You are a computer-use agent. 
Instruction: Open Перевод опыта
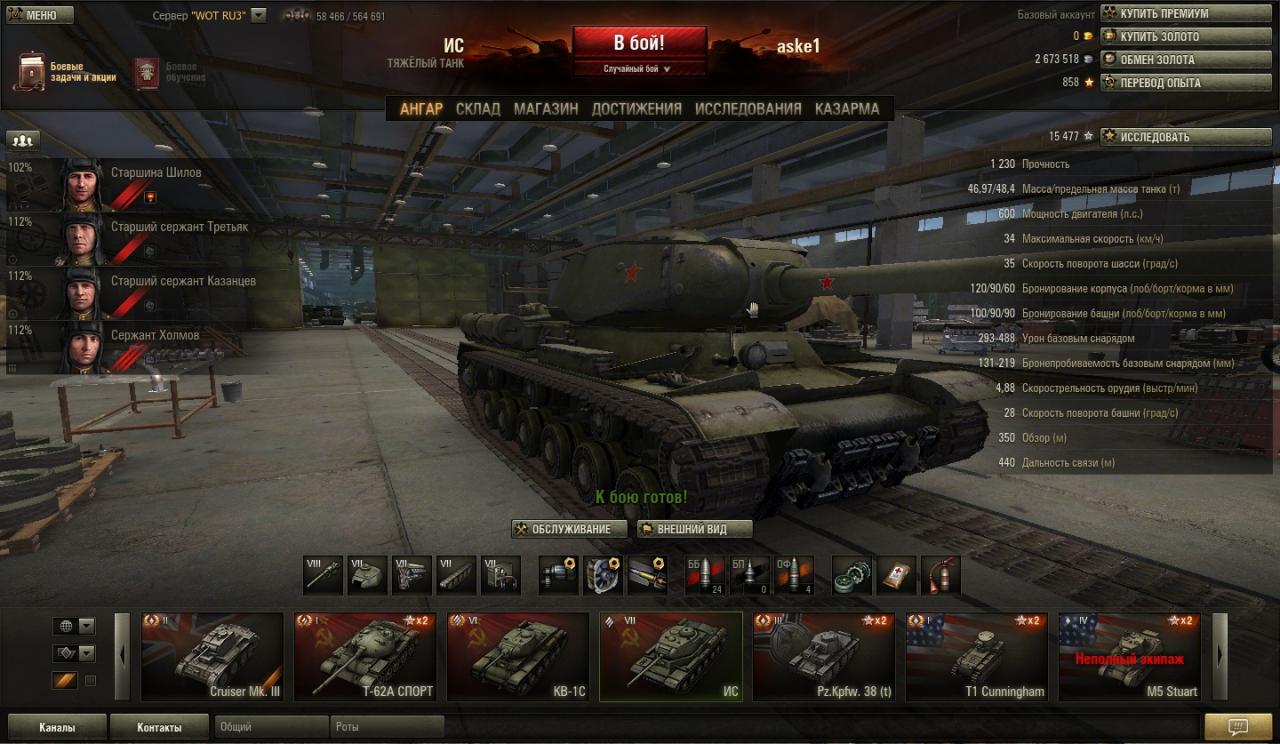pos(1164,83)
